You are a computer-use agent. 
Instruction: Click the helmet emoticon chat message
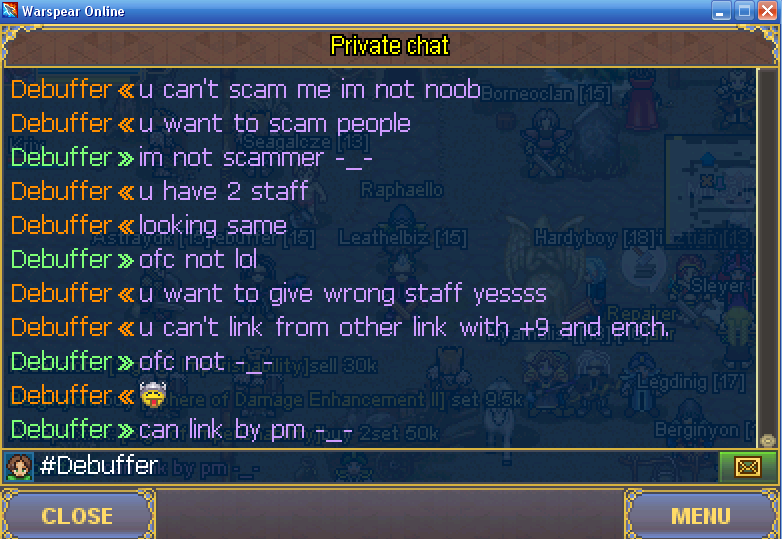(x=153, y=396)
